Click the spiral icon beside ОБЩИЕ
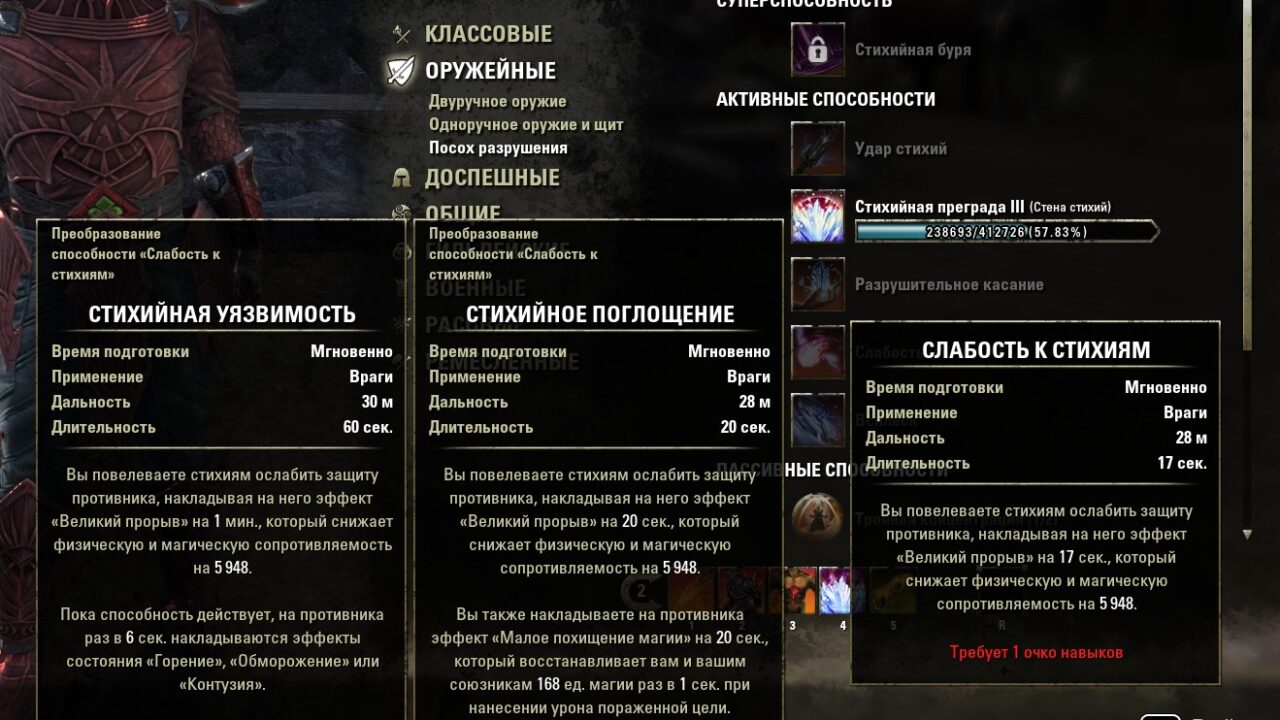 (x=399, y=213)
